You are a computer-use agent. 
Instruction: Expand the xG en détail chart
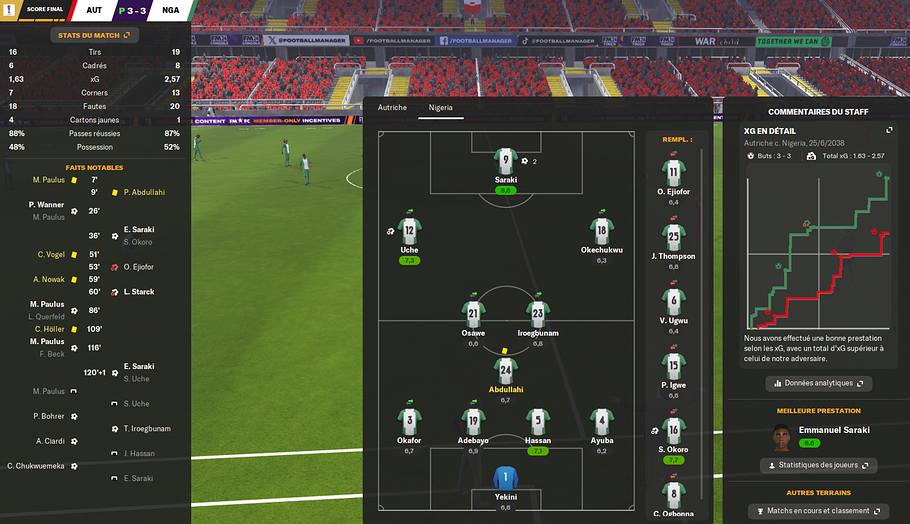(x=889, y=130)
